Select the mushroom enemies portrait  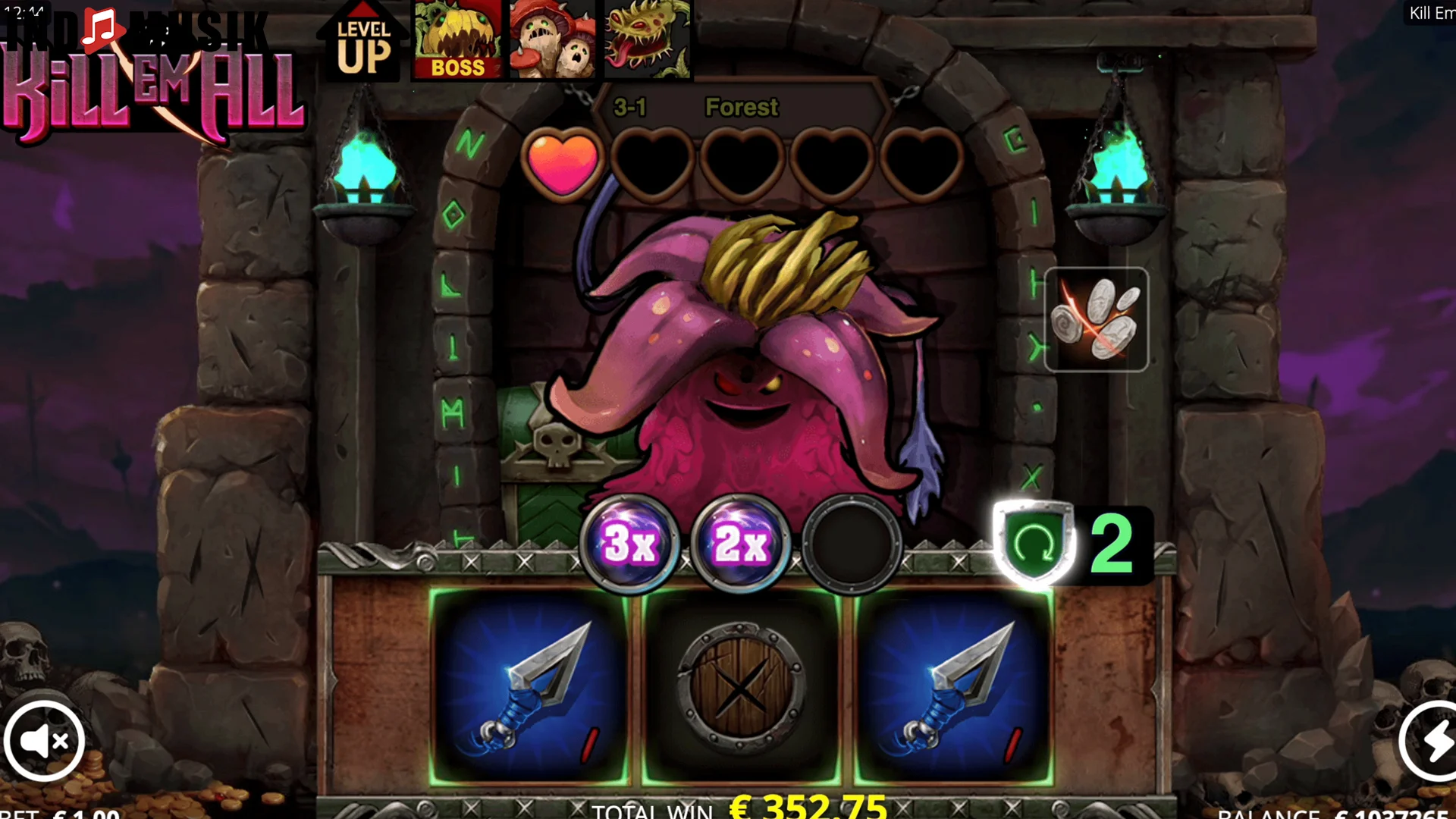tap(553, 39)
